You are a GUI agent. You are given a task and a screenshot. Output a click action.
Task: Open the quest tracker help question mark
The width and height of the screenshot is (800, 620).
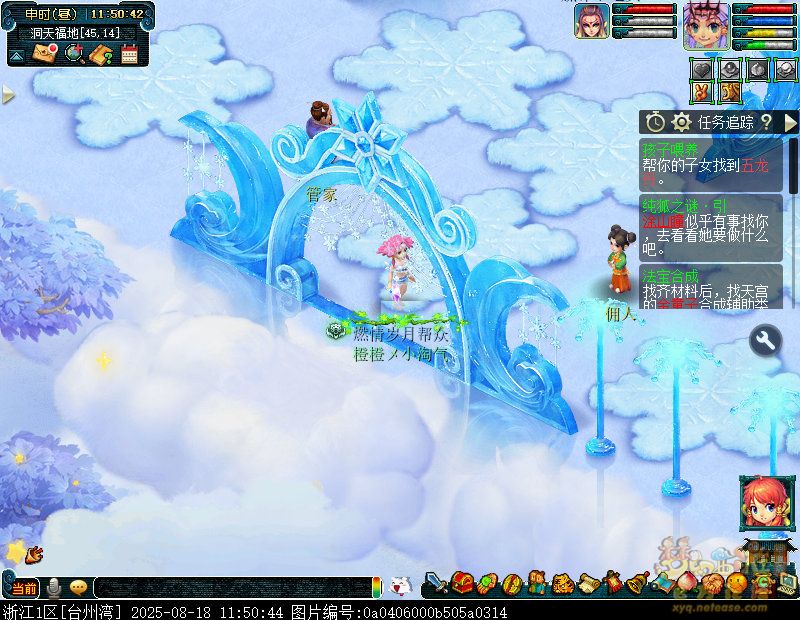pyautogui.click(x=766, y=122)
